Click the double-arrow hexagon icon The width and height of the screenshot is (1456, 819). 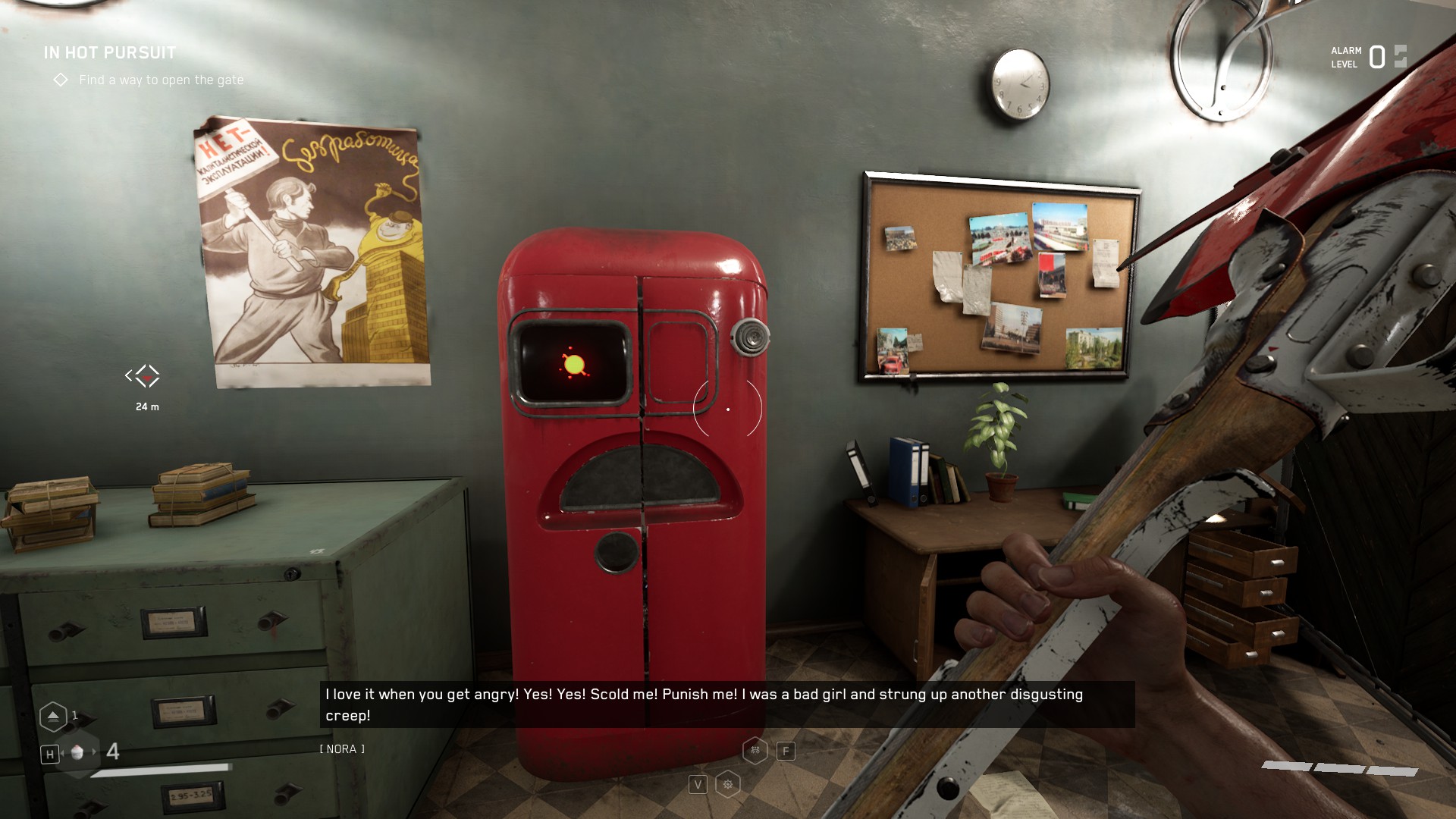[x=53, y=716]
